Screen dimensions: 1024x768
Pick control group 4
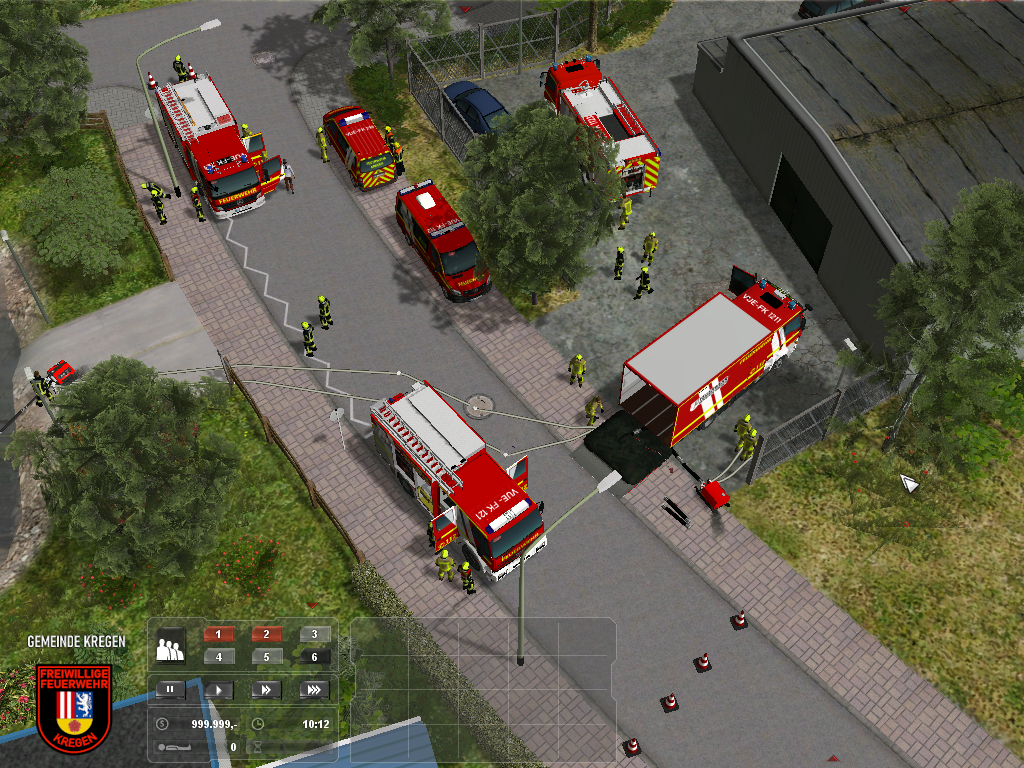pos(219,657)
